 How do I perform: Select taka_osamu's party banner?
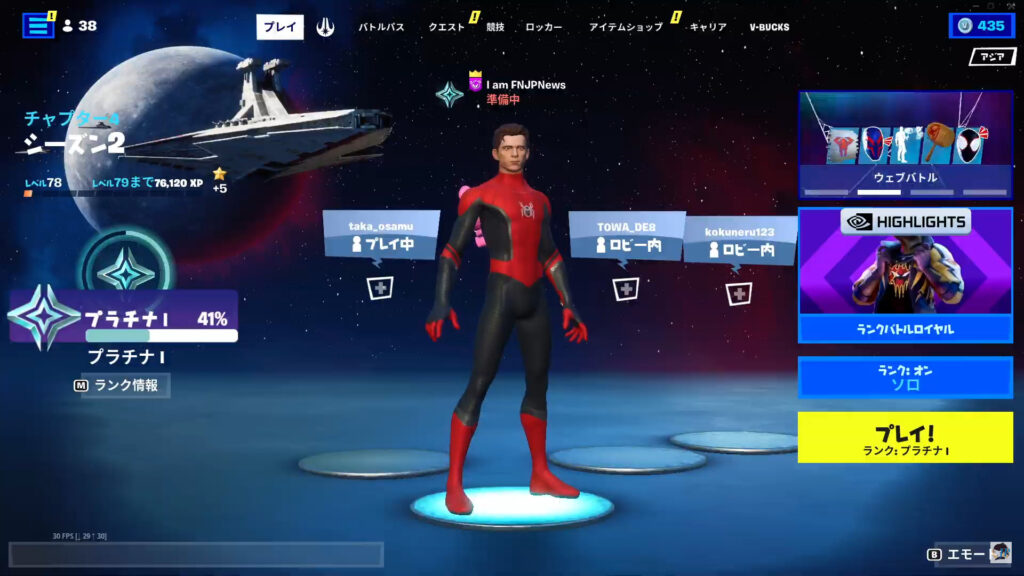click(x=381, y=237)
